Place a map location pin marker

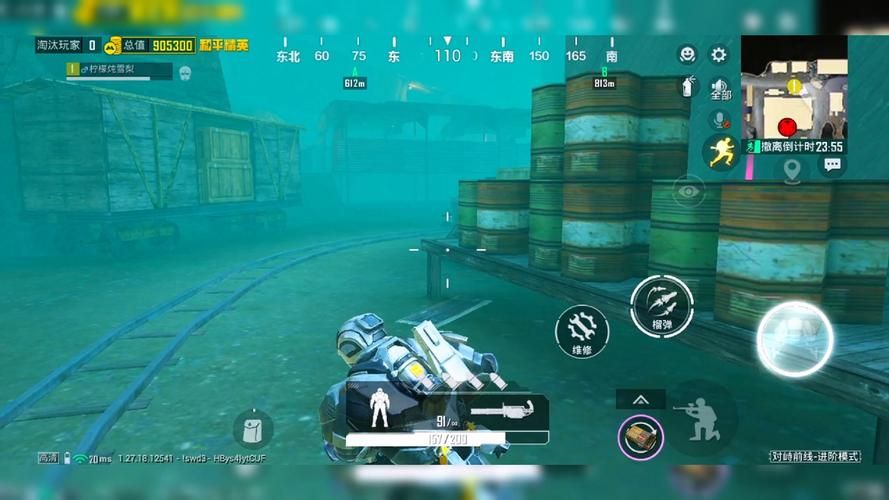click(792, 170)
